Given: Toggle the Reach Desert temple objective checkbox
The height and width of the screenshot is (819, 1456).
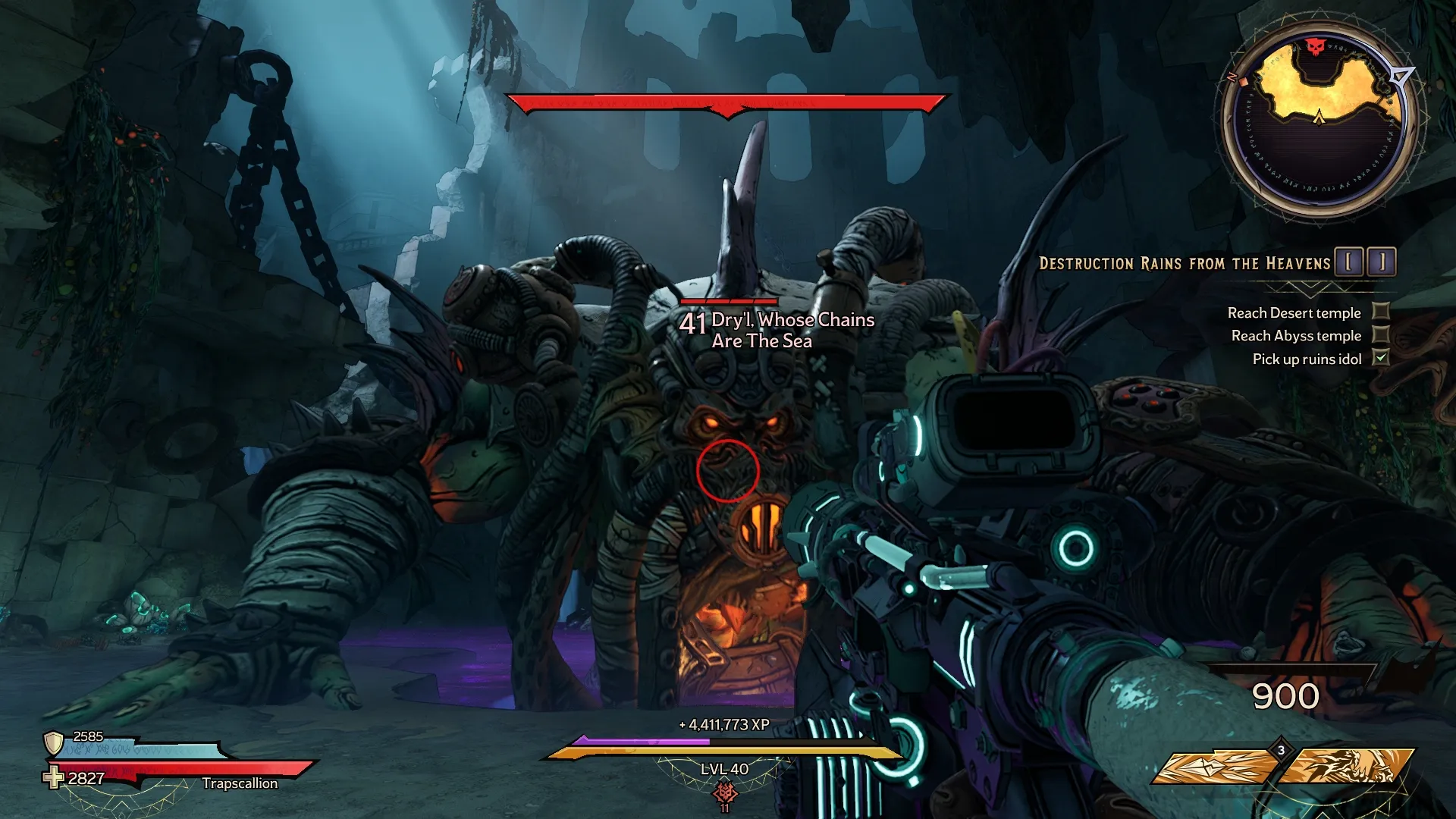Looking at the screenshot, I should coord(1382,312).
